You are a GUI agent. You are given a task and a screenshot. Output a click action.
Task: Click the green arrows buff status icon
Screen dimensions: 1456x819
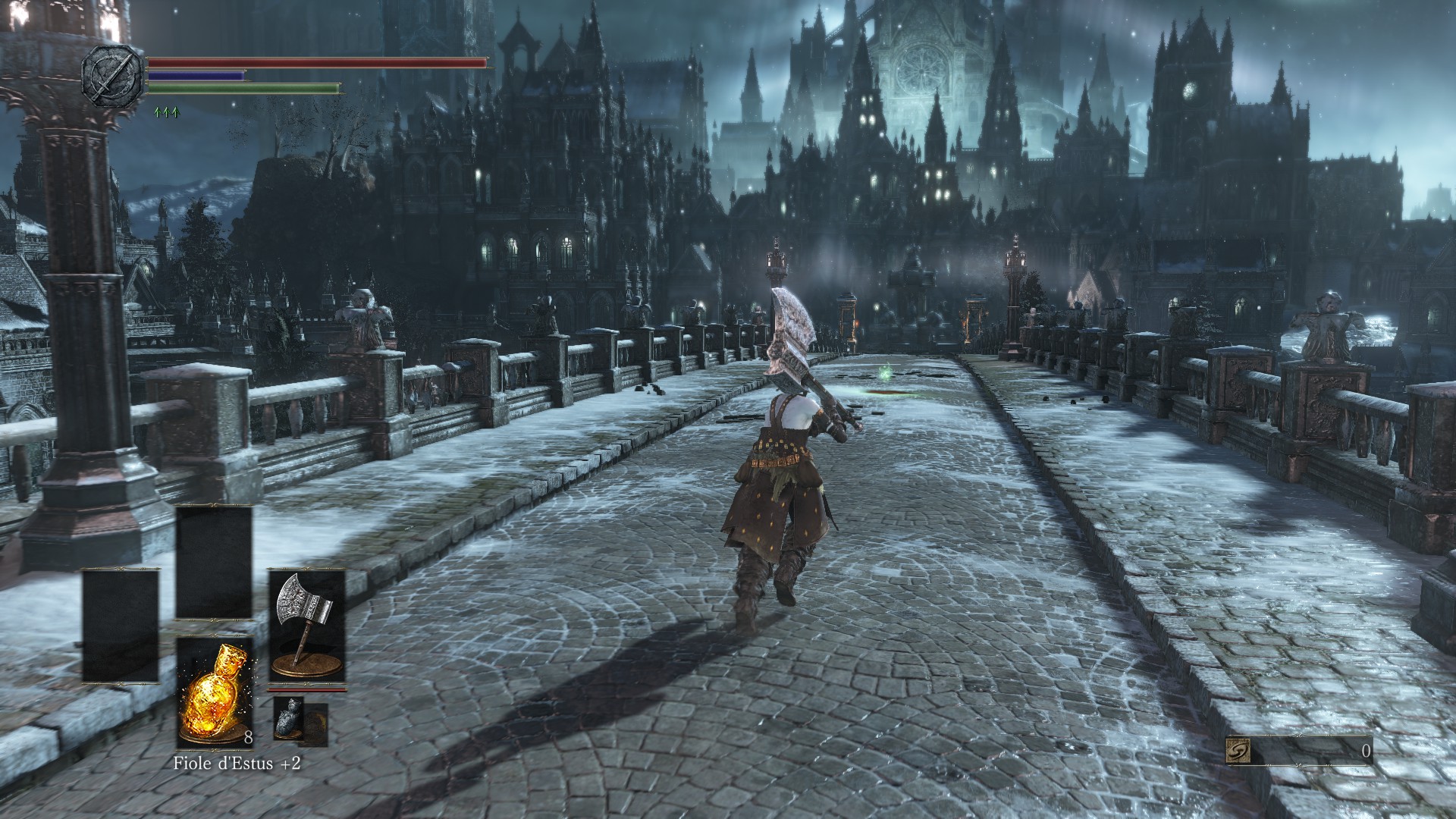tap(165, 112)
